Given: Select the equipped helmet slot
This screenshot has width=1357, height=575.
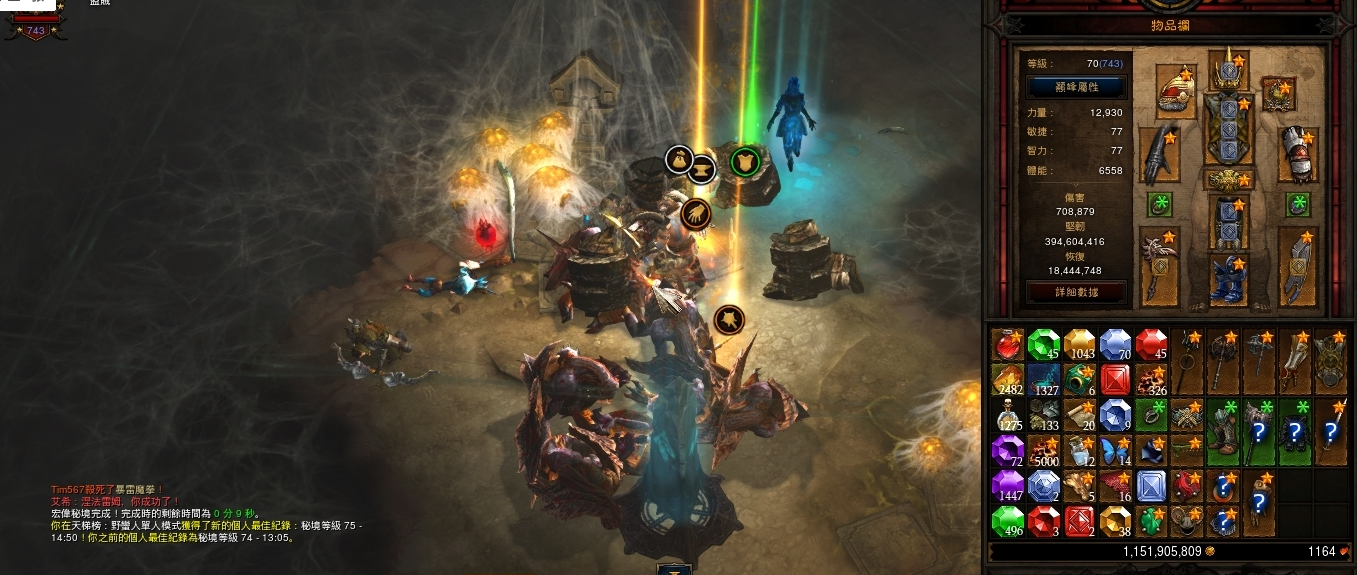Looking at the screenshot, I should [x=1227, y=71].
